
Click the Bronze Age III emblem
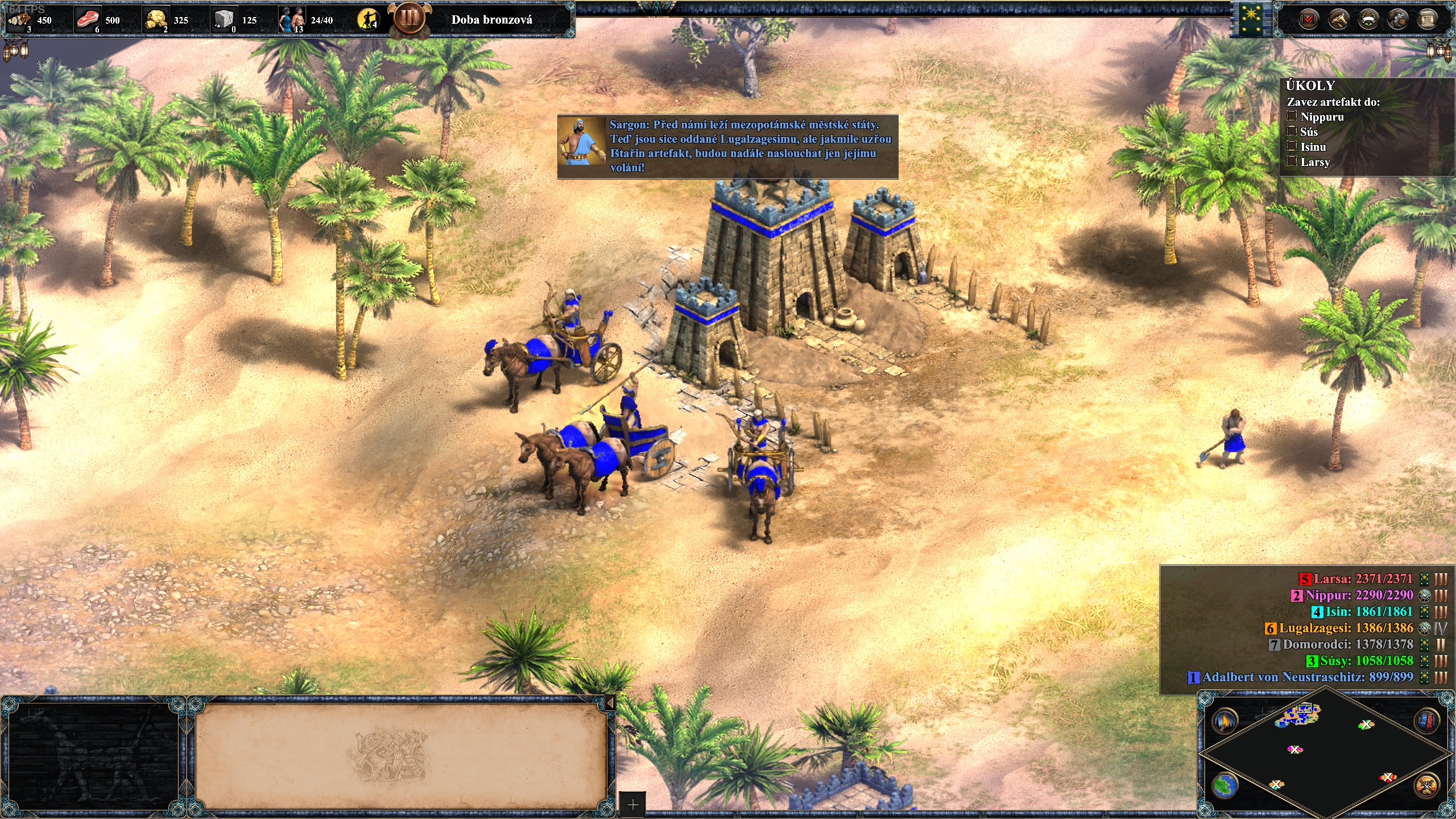click(409, 18)
